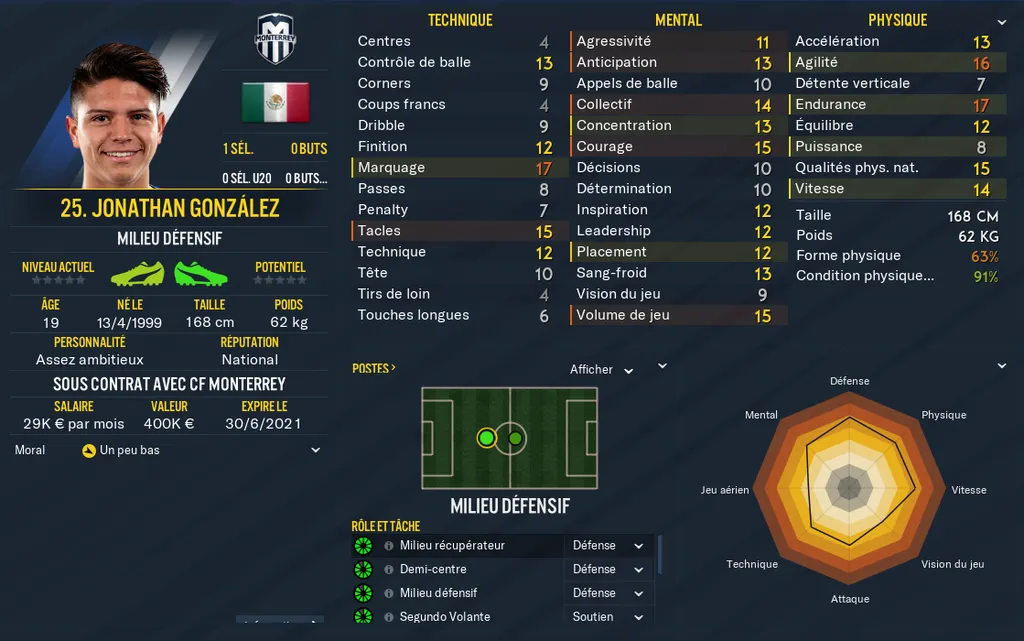Choose the Demi-centre role row
1024x641 pixels.
click(x=433, y=569)
